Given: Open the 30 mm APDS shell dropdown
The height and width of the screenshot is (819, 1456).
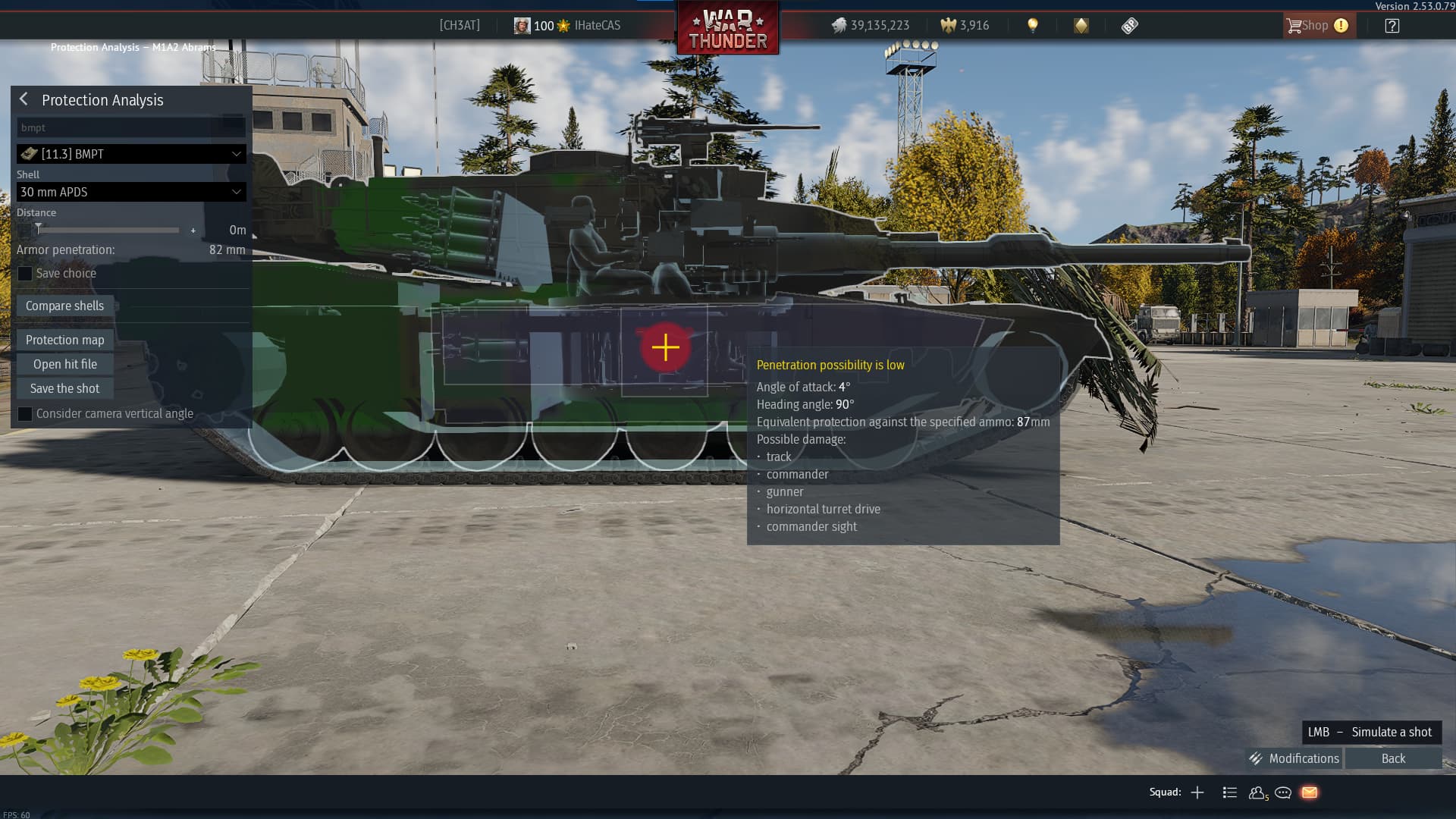Looking at the screenshot, I should coord(131,192).
